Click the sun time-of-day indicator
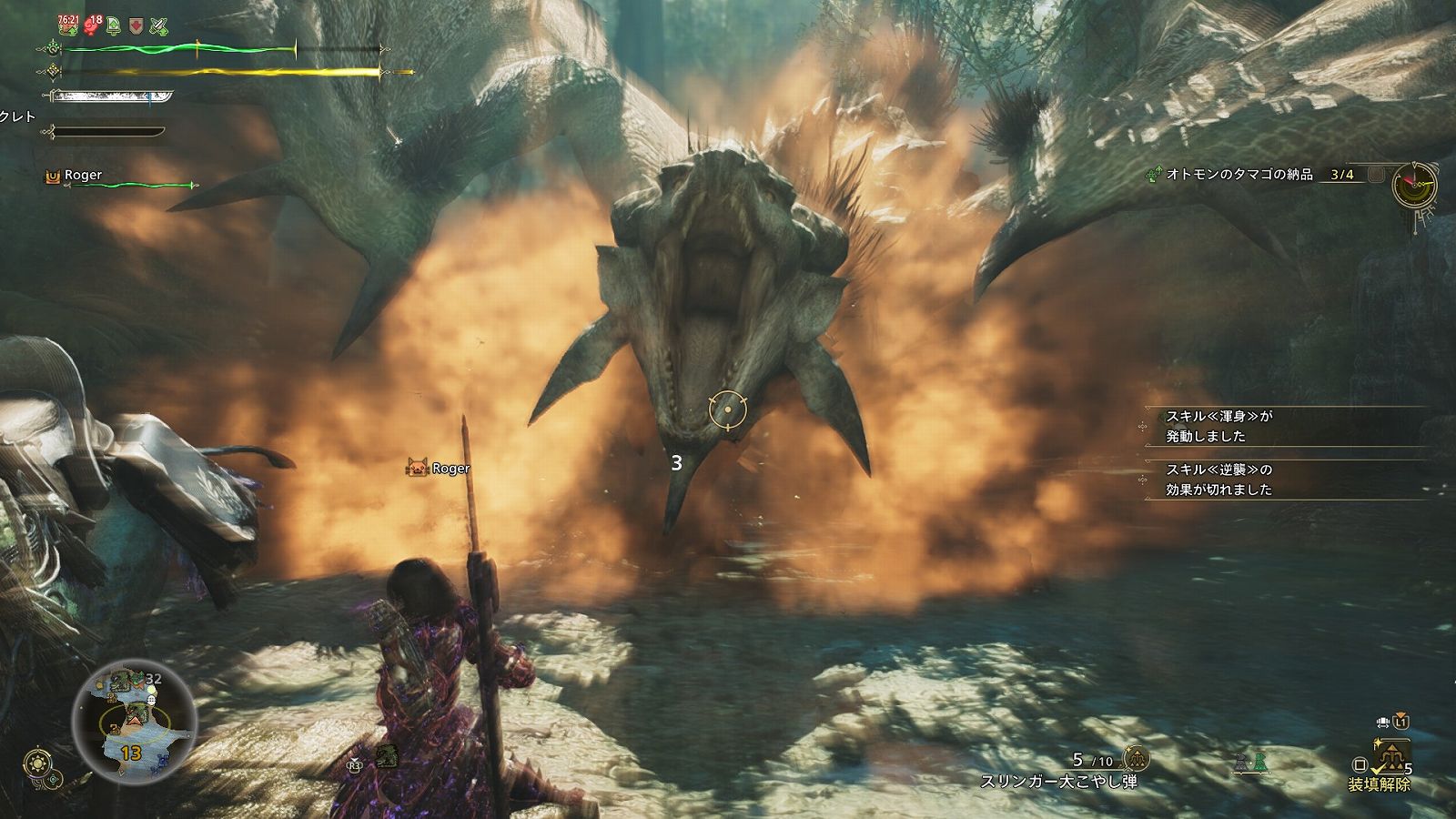 39,763
